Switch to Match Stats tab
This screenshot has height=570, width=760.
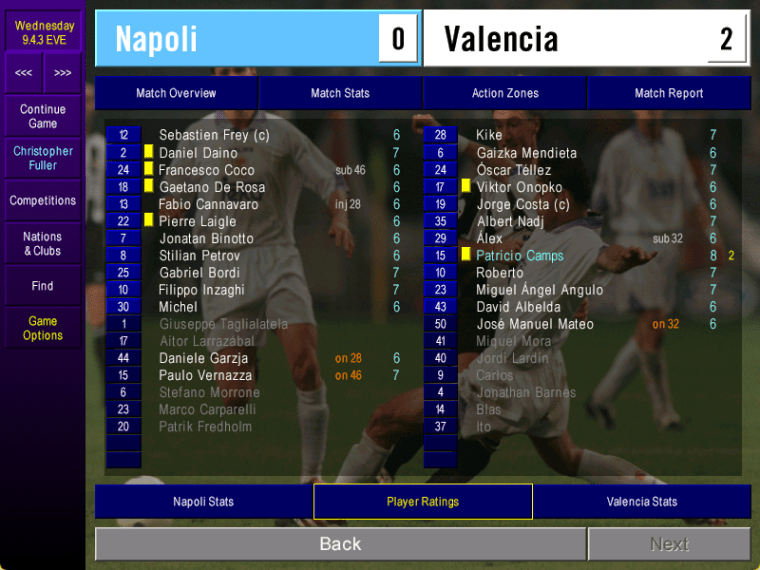coord(340,93)
